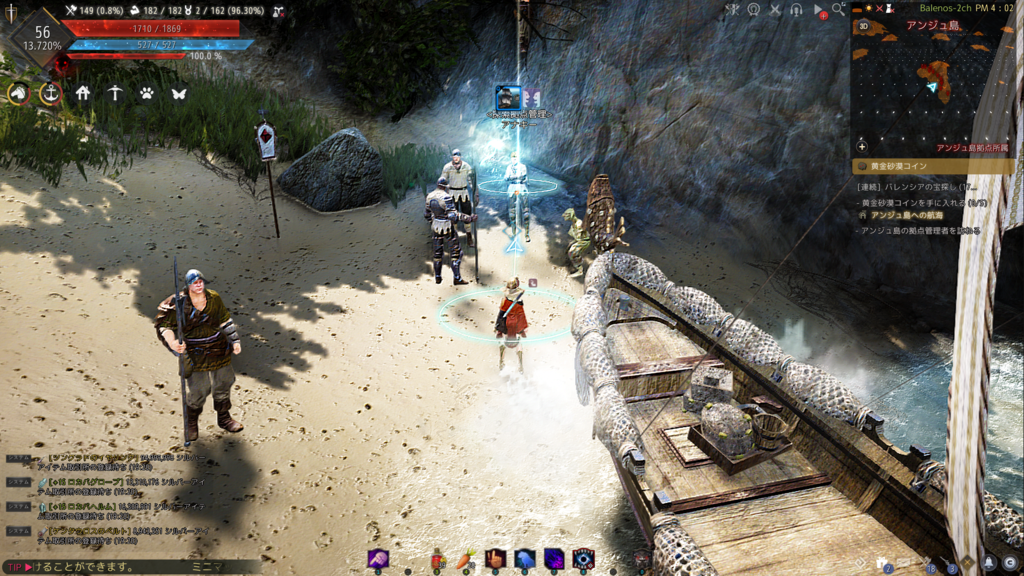This screenshot has width=1024, height=576.
Task: Toggle the minimap 3D view button
Action: tap(863, 26)
